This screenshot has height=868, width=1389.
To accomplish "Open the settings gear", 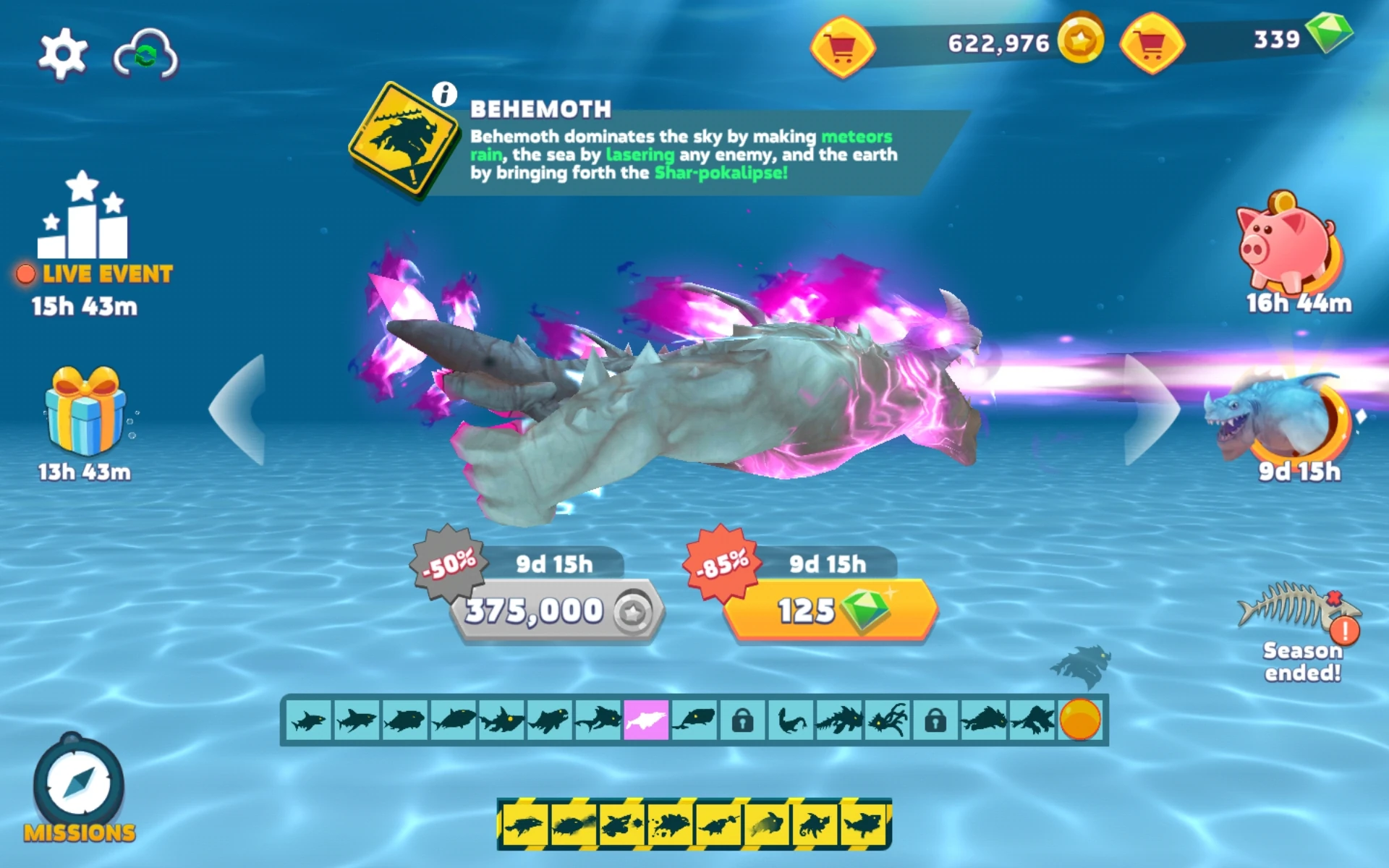I will 64,52.
